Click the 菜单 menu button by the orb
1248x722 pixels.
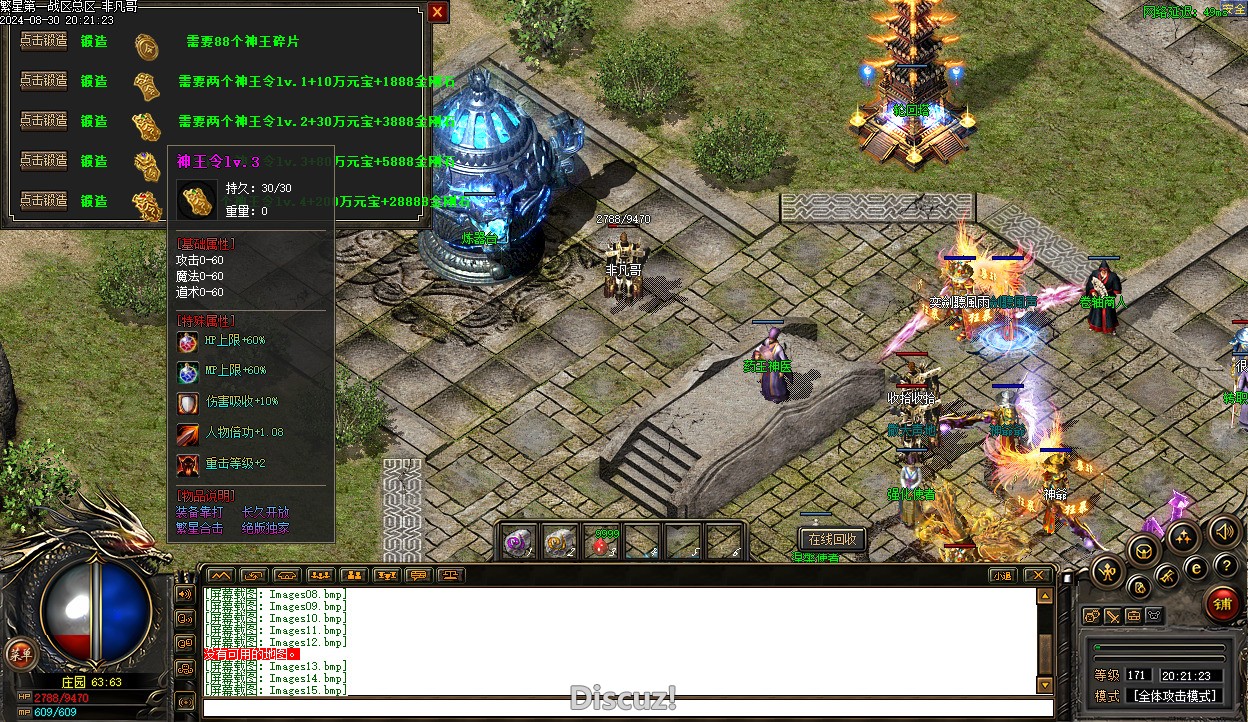click(x=18, y=654)
